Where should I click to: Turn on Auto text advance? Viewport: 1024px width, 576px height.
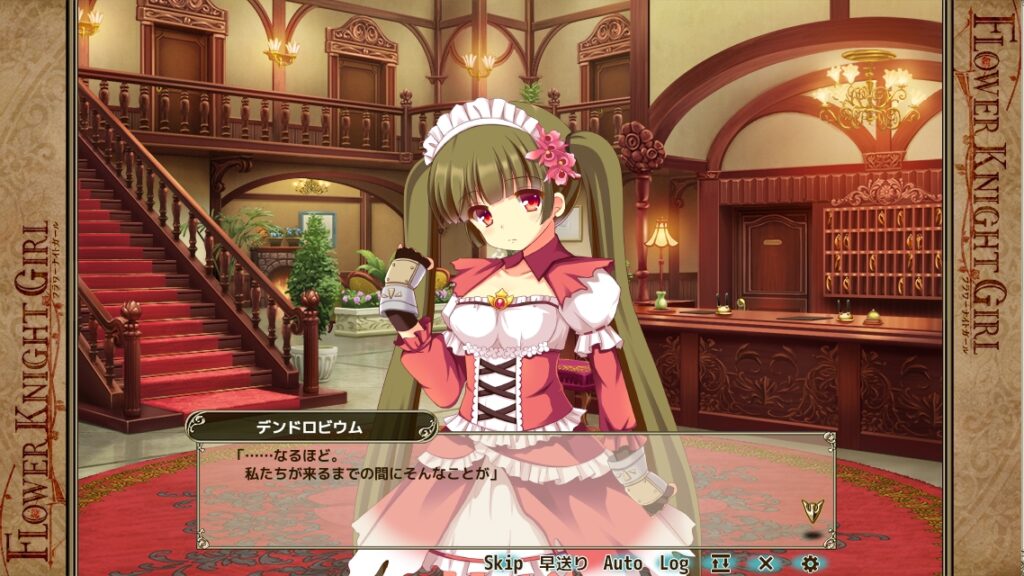623,564
